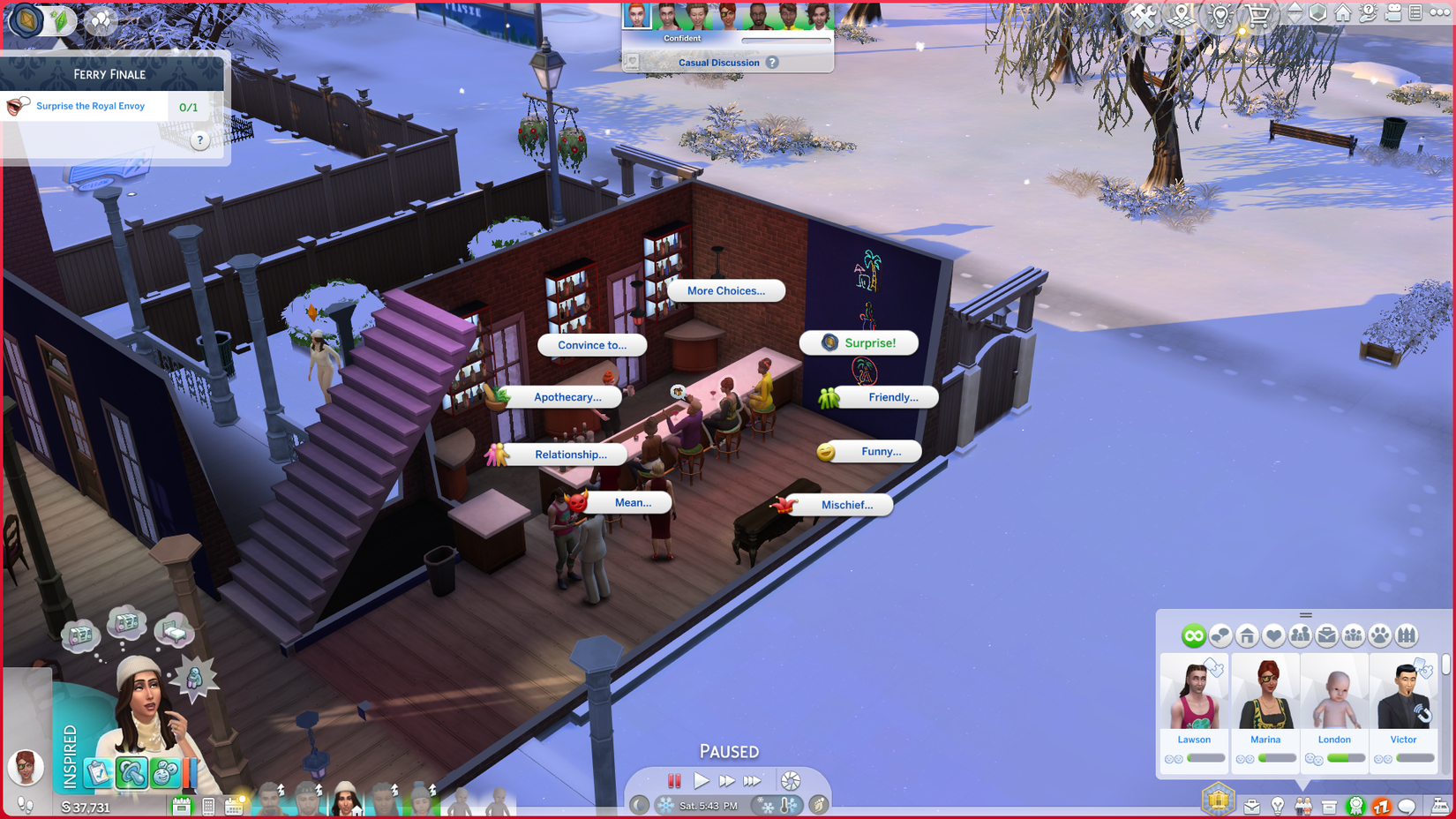The width and height of the screenshot is (1456, 819).
Task: Open help via the question mark on Ferry Finale
Action: pos(199,139)
